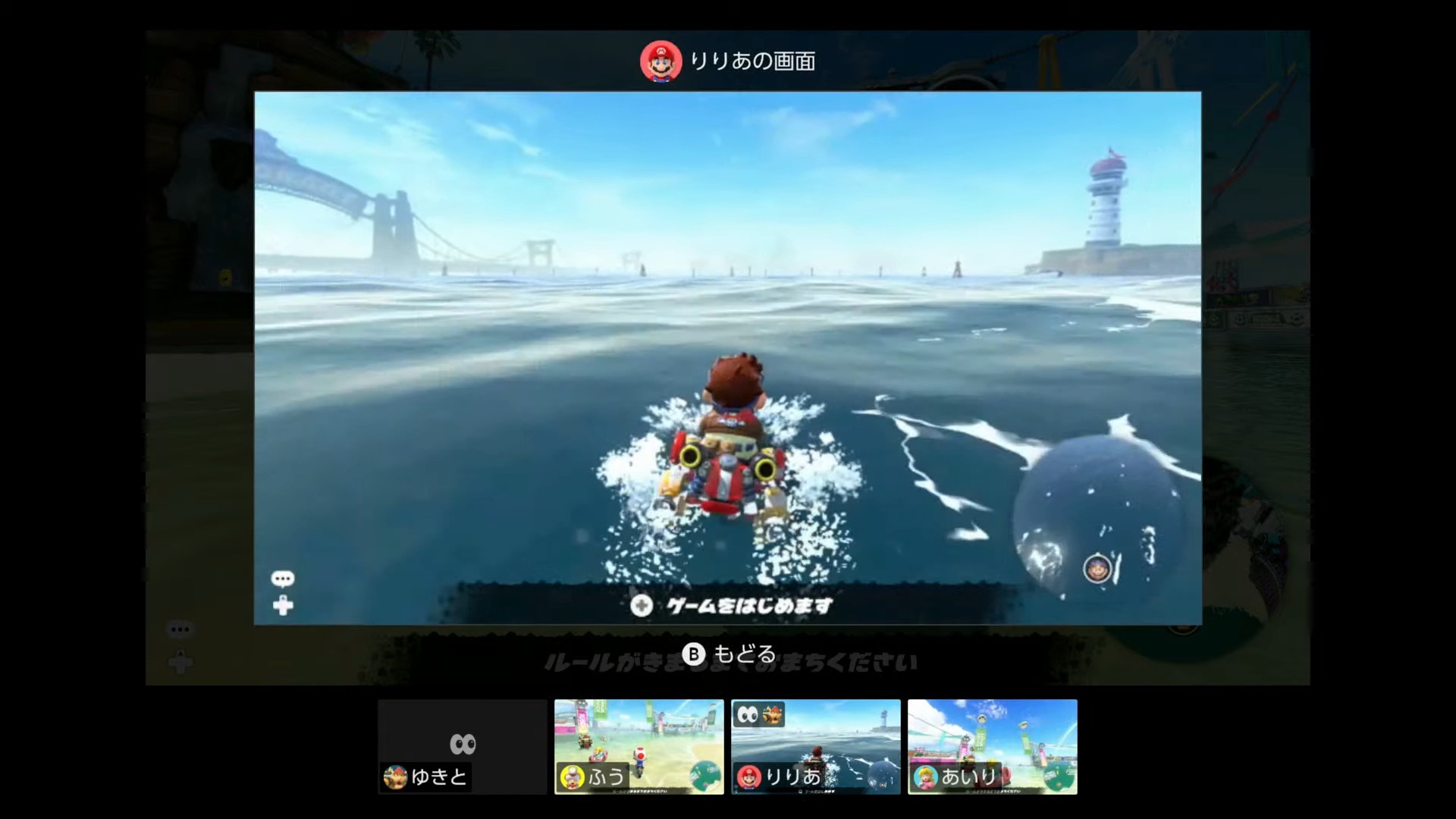Switch to あいり's screen thumbnail

point(993,747)
